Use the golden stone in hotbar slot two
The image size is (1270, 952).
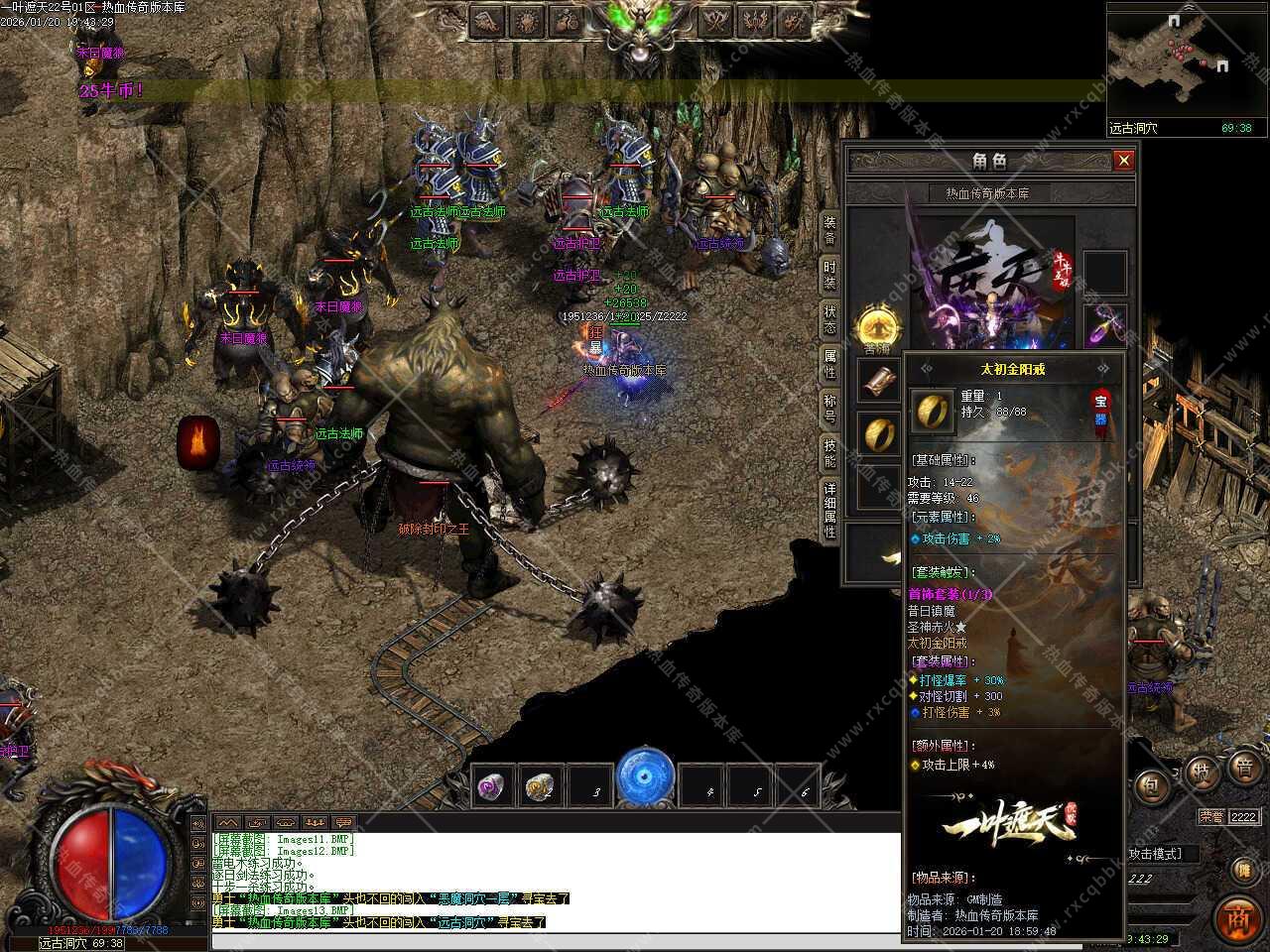pyautogui.click(x=540, y=786)
